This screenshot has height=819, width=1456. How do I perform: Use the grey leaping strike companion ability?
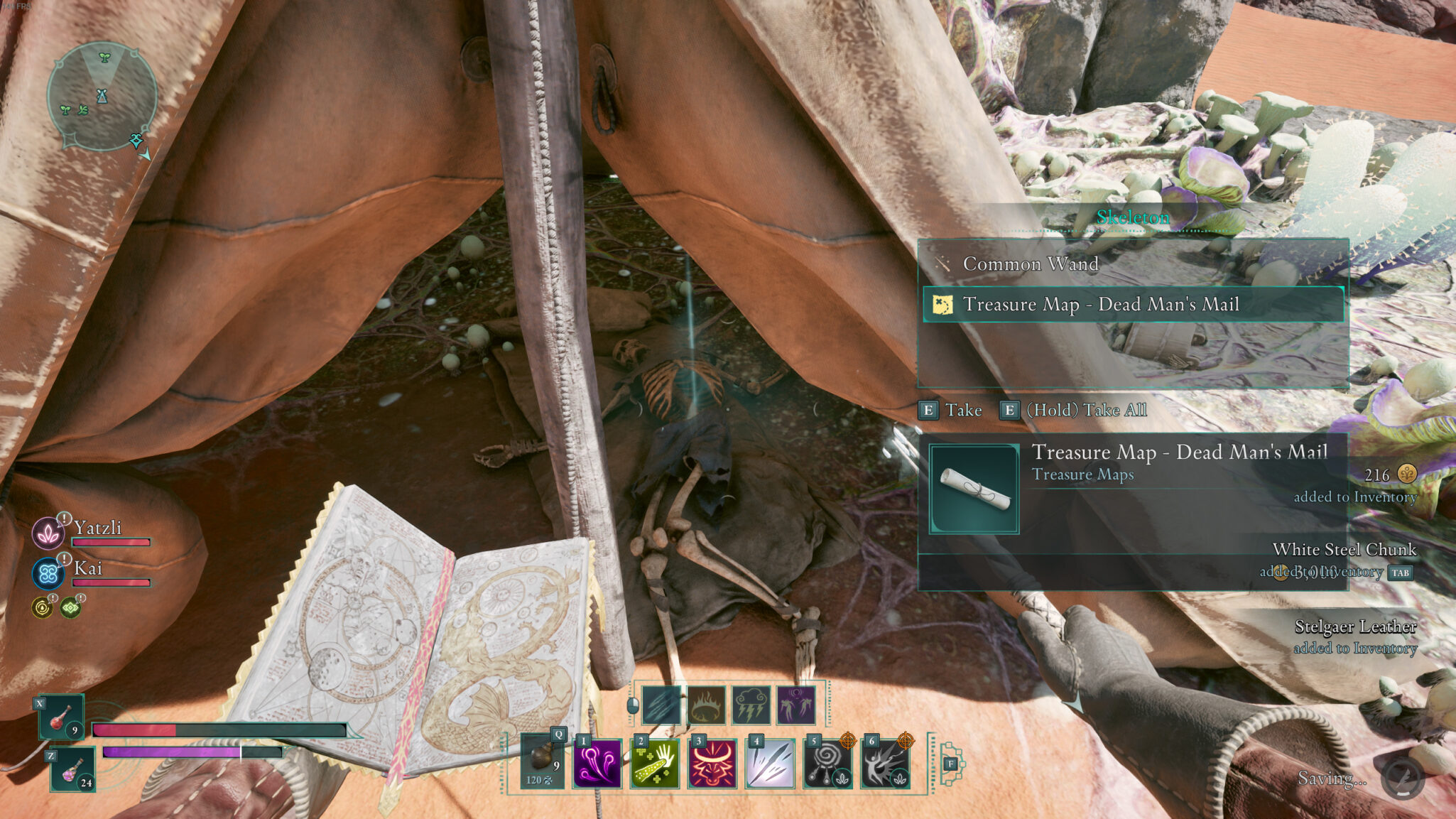pos(885,764)
